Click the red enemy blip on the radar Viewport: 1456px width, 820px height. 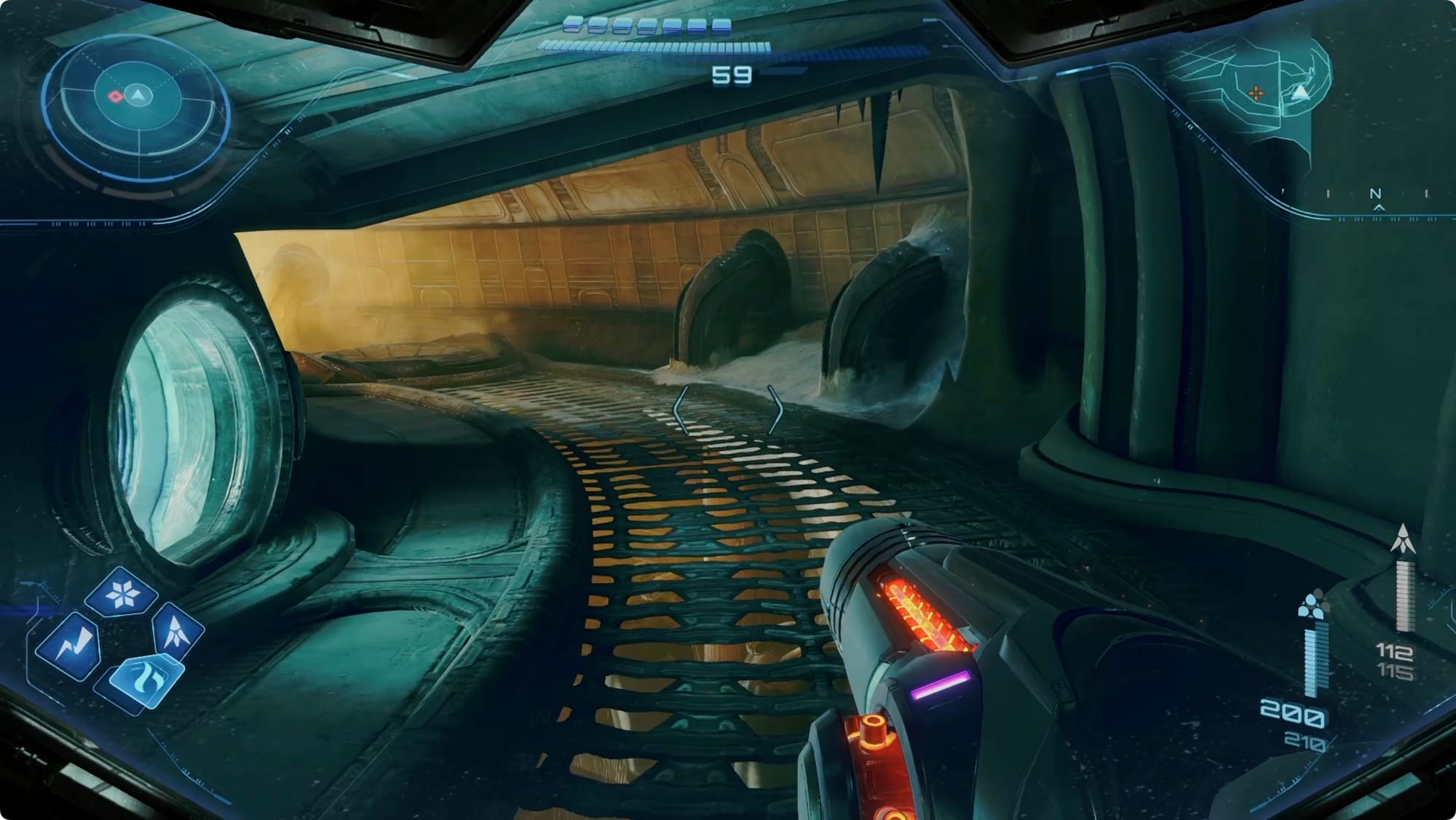tap(115, 95)
